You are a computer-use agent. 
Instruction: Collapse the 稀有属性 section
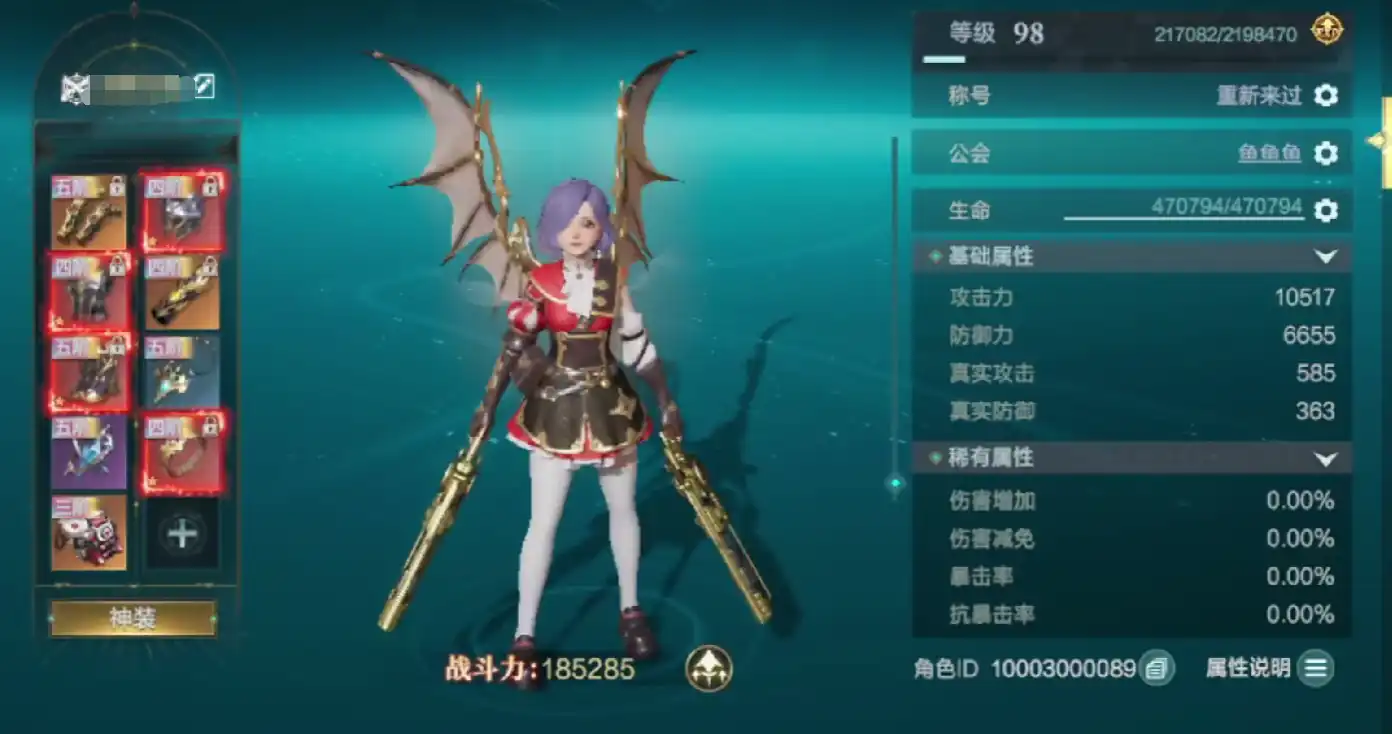pos(1325,459)
